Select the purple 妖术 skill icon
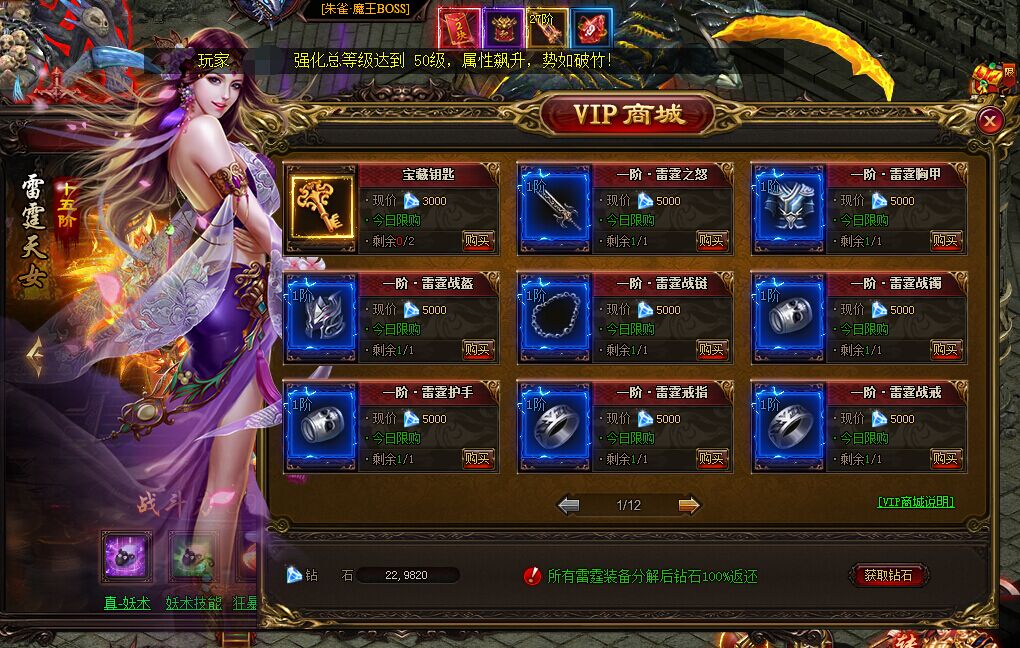 click(127, 557)
